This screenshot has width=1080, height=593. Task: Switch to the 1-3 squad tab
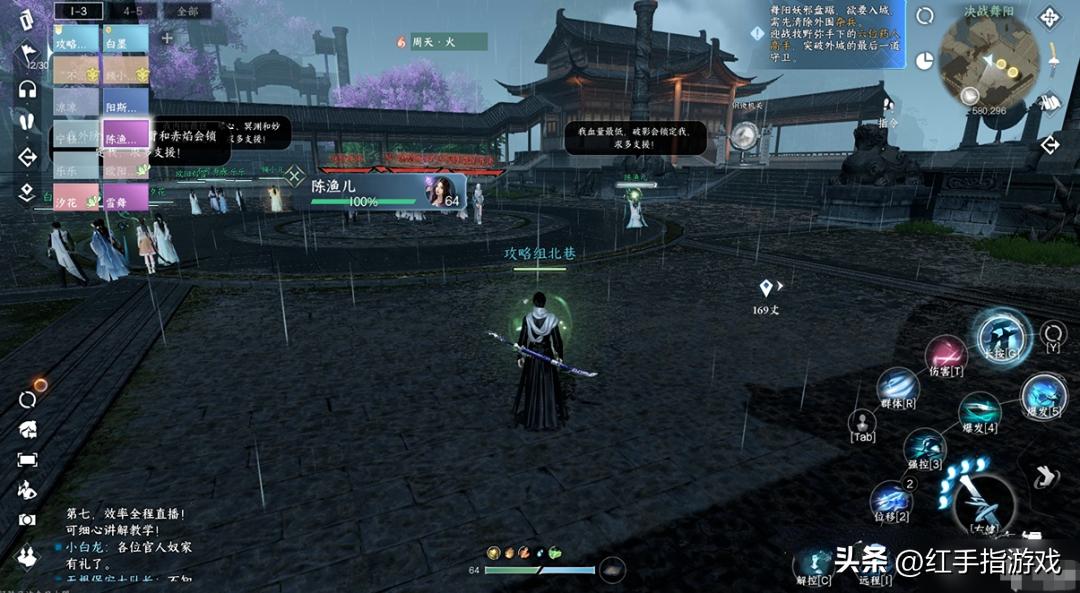click(78, 11)
